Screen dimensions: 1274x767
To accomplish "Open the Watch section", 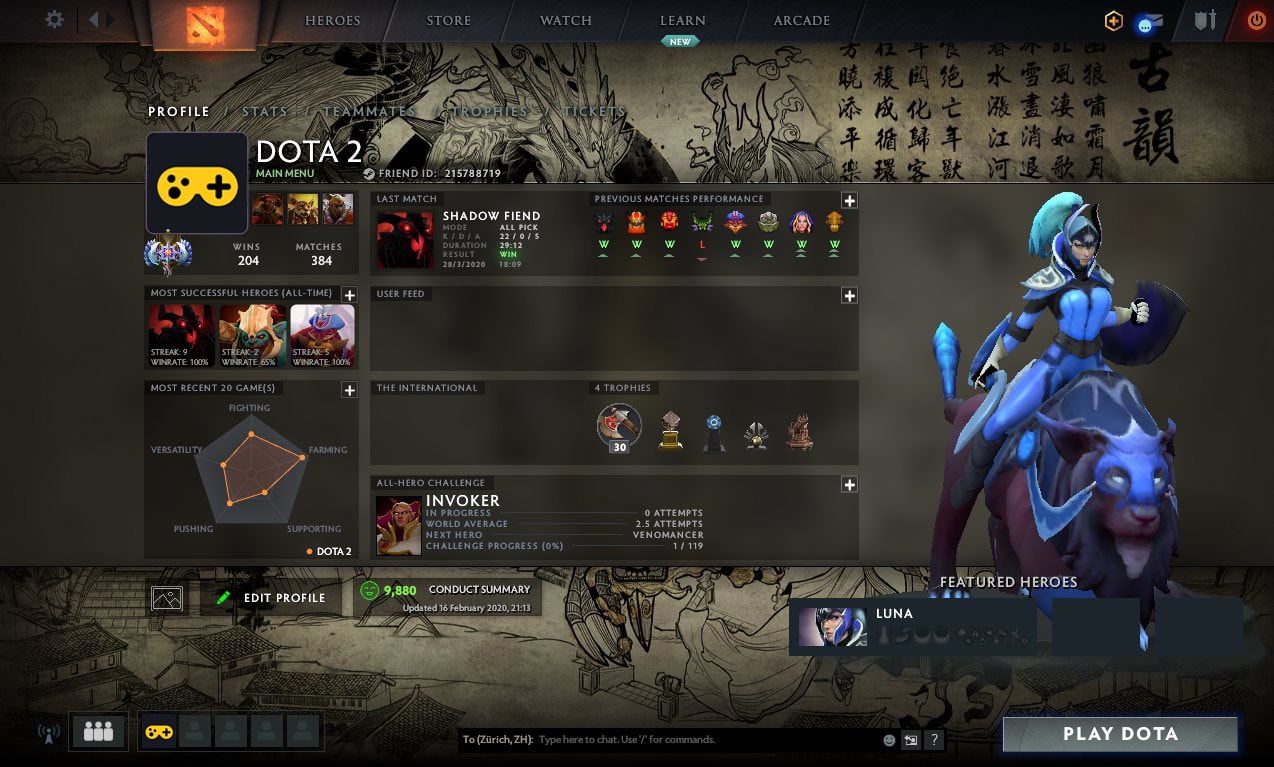I will pyautogui.click(x=566, y=21).
